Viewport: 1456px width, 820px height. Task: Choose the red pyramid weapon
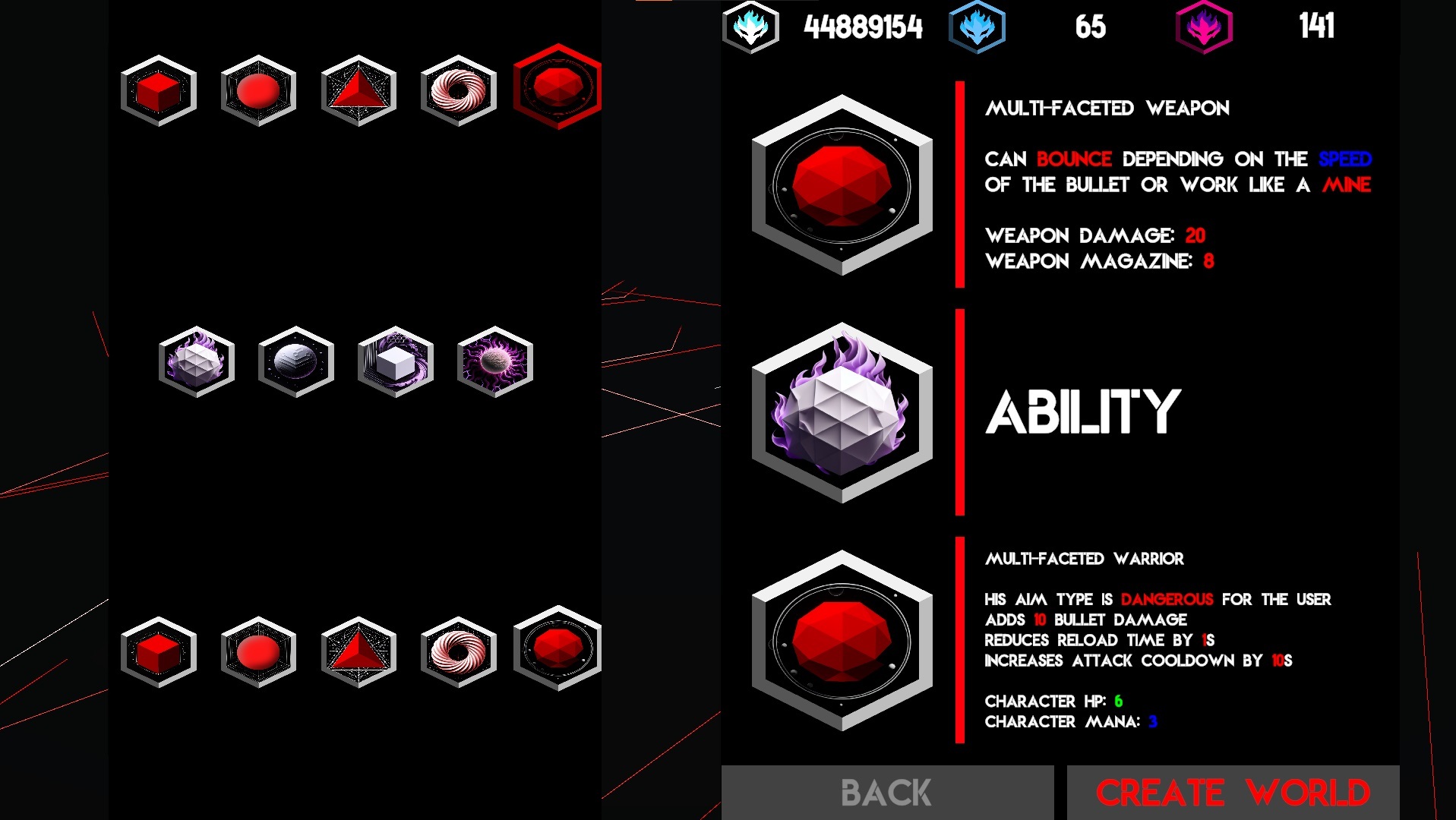tap(358, 91)
